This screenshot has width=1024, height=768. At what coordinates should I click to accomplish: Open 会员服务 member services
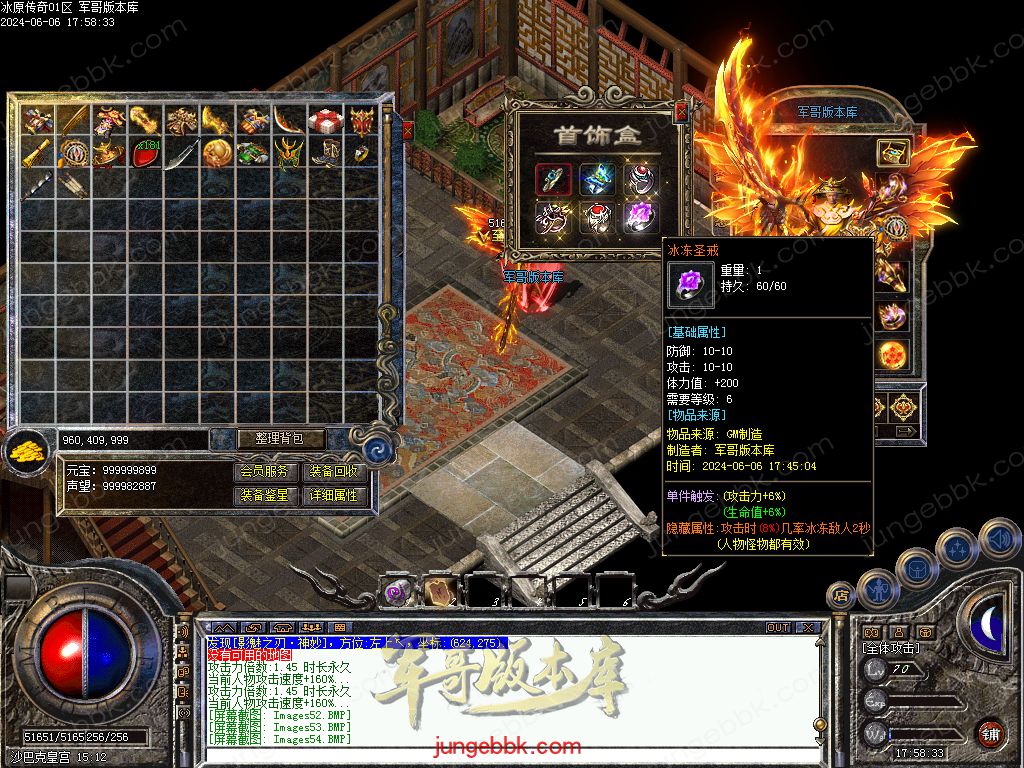(267, 471)
